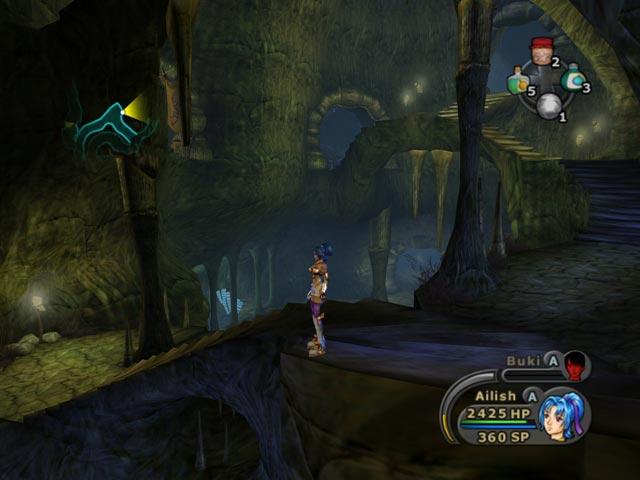640x480 pixels.
Task: Switch to Buki's red silhouette portrait
Action: tap(576, 367)
